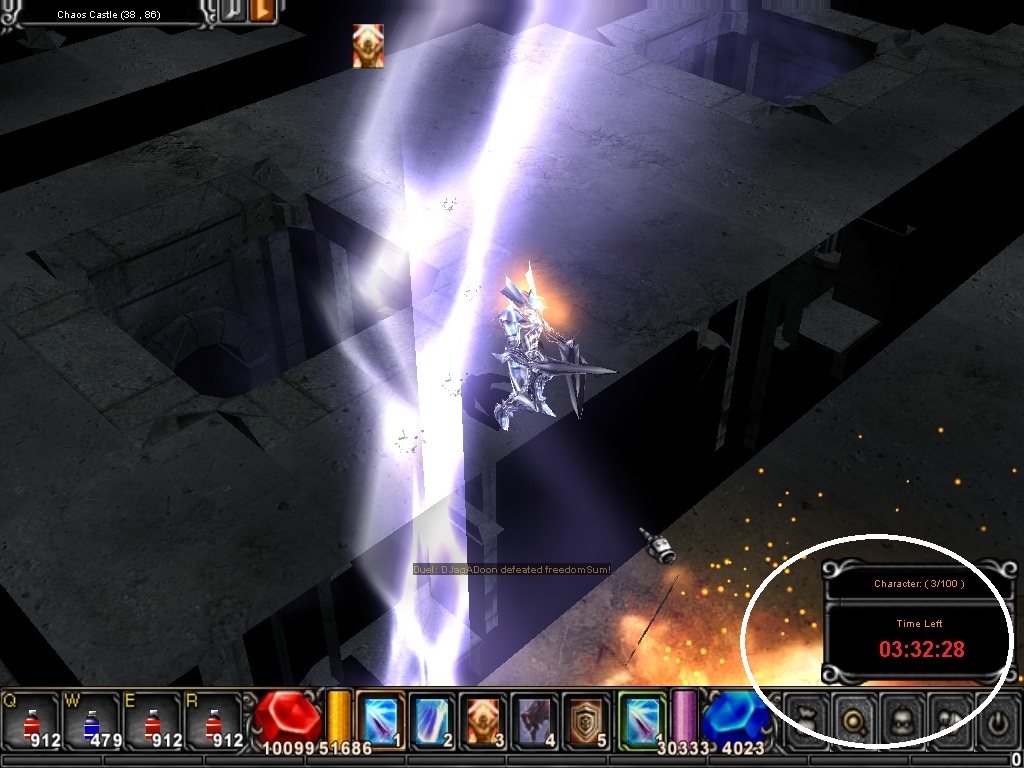This screenshot has height=768, width=1024.
Task: Click the magnifying glass menu button
Action: point(856,721)
